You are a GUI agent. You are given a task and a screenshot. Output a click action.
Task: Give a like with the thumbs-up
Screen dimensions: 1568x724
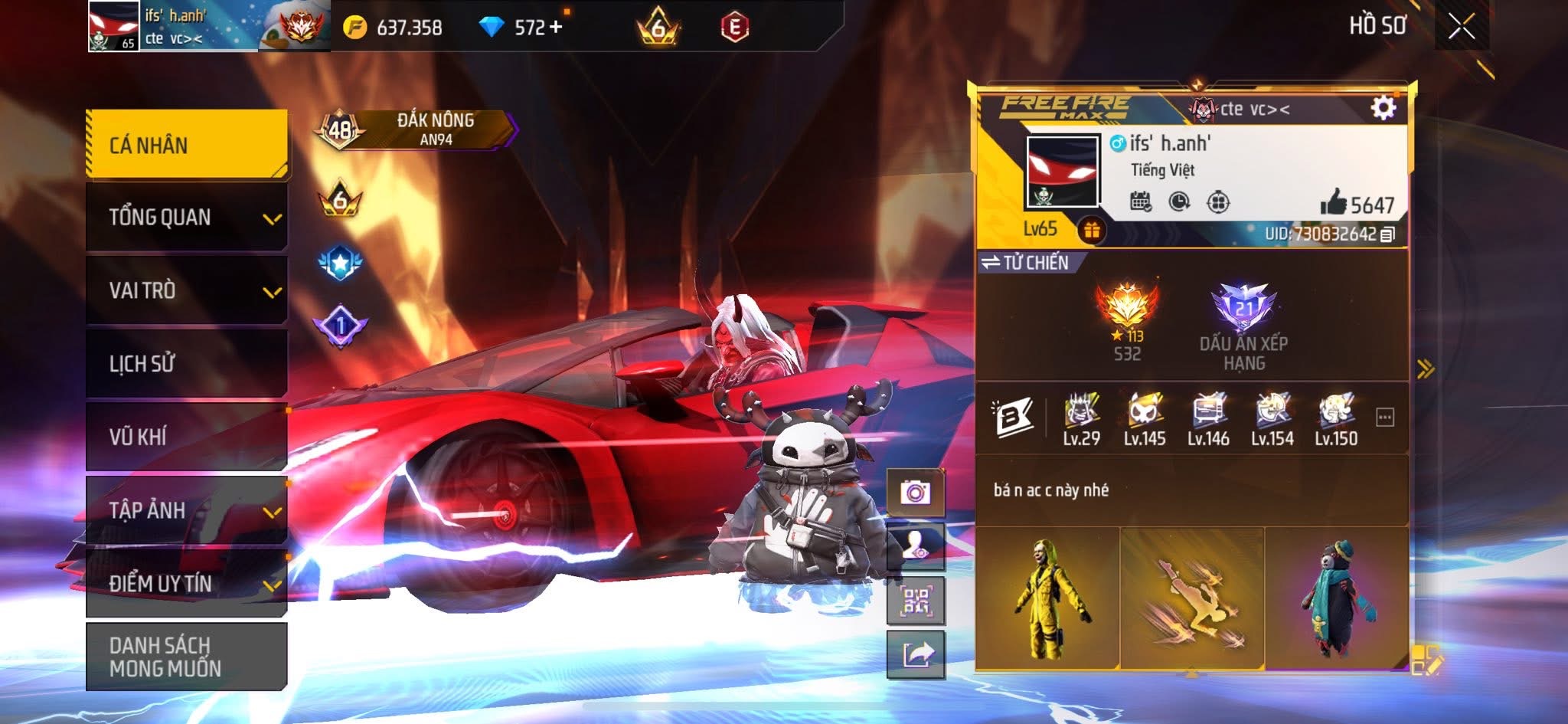point(1333,203)
